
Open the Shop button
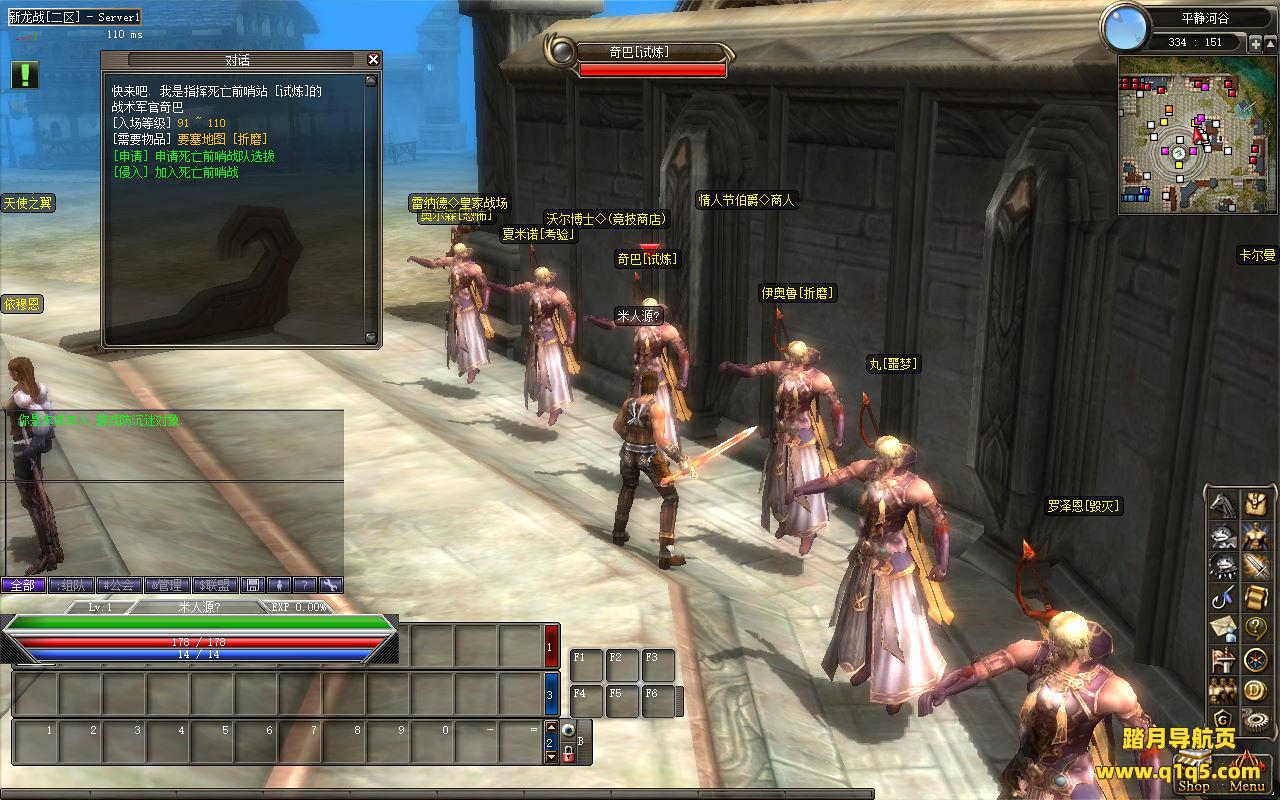coord(1194,786)
